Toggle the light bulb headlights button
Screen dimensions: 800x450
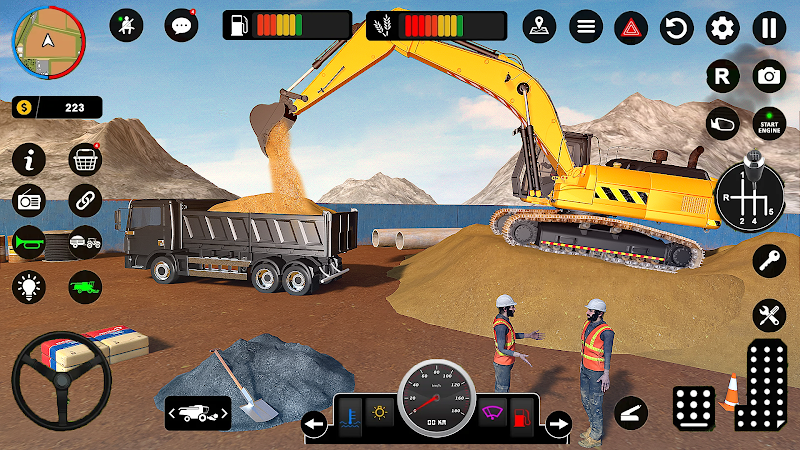click(29, 287)
